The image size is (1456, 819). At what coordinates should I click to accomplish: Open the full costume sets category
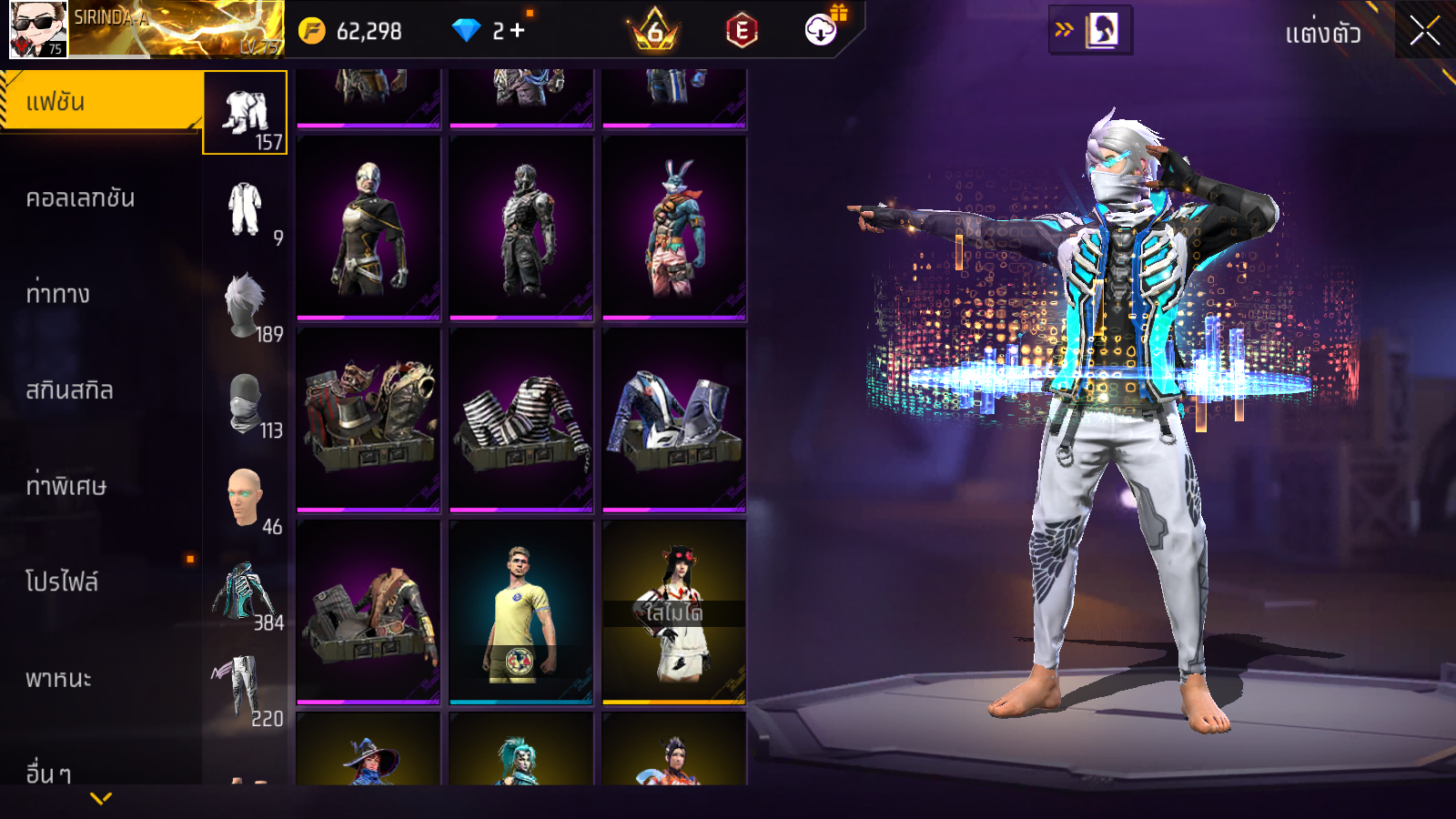[x=246, y=209]
